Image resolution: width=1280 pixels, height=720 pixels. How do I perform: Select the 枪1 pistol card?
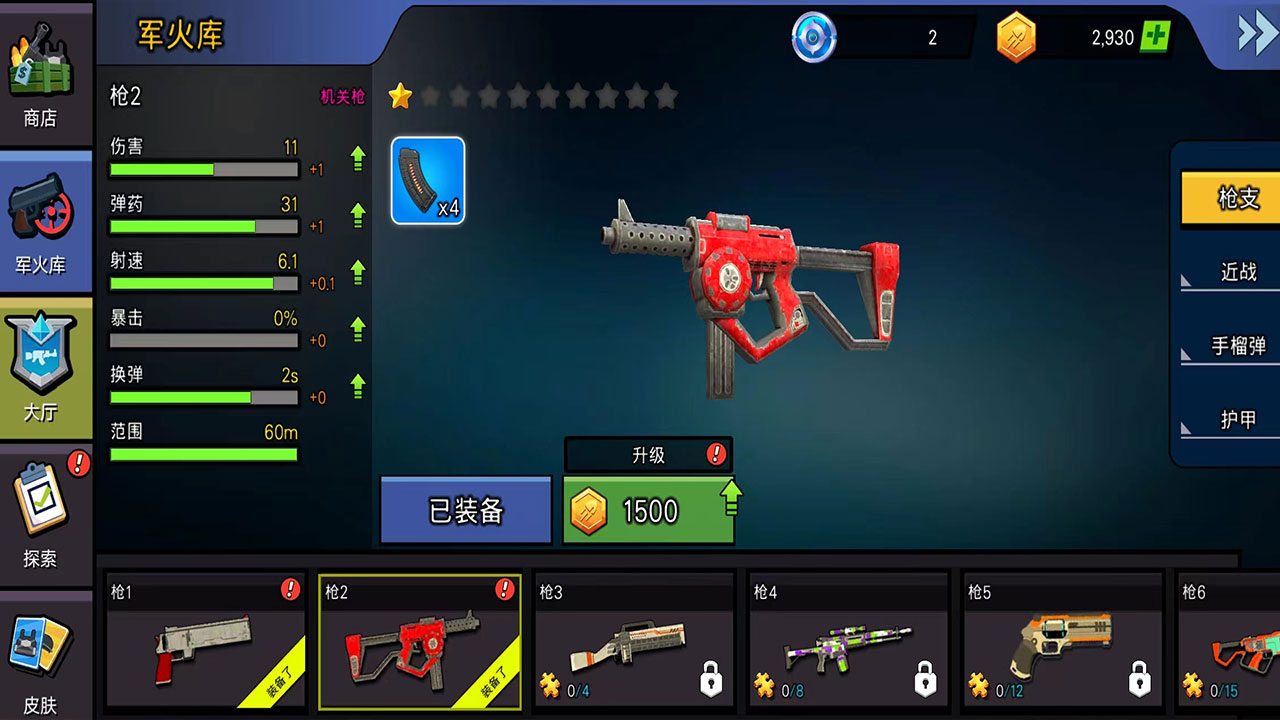[206, 640]
